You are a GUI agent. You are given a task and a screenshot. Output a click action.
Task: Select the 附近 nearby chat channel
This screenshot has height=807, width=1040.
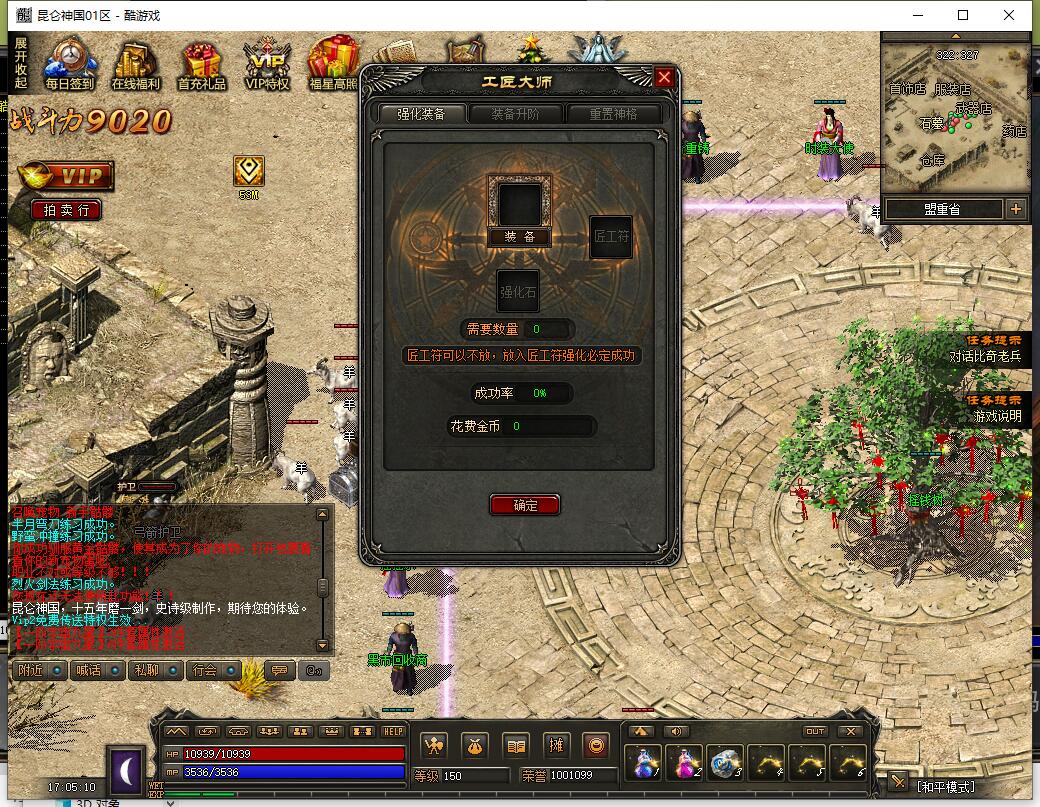pos(40,670)
